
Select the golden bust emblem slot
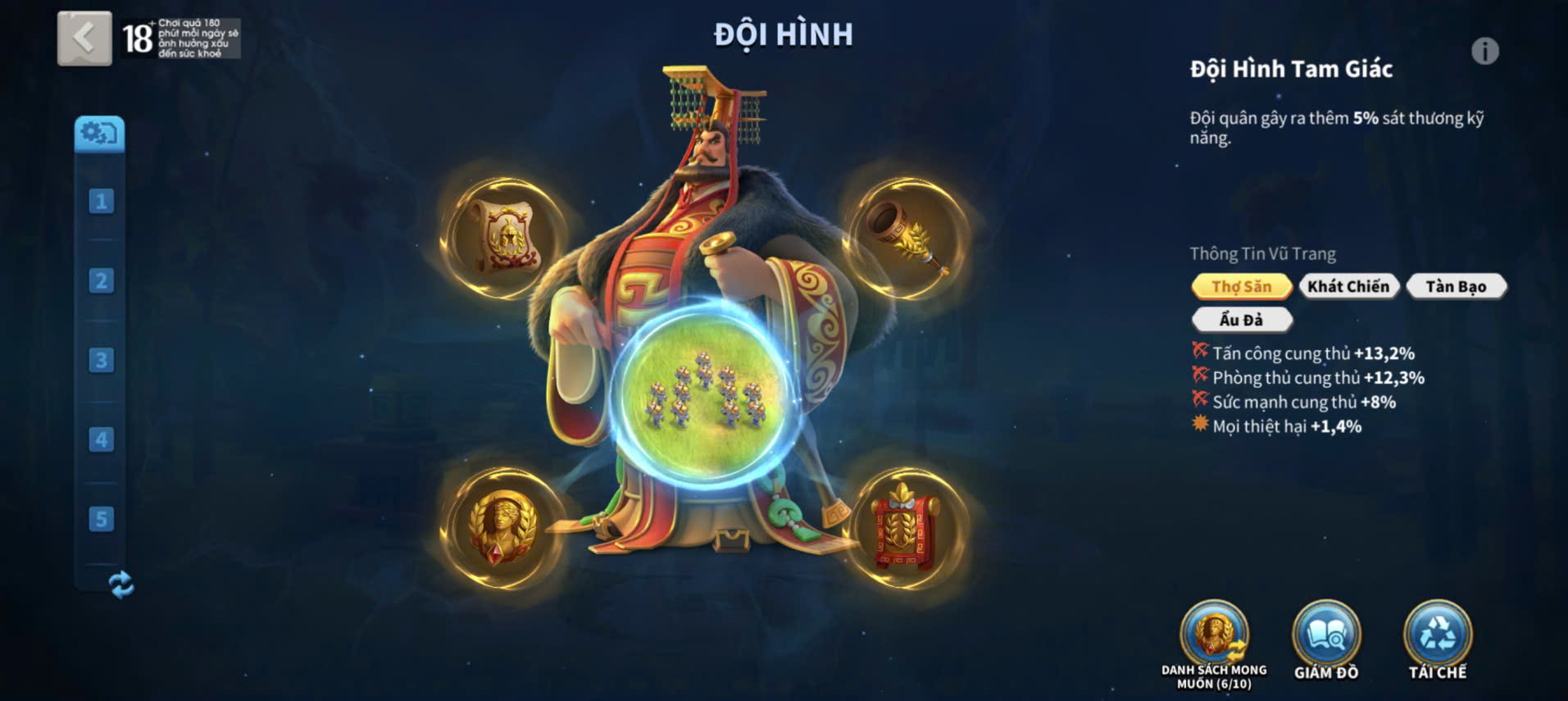503,528
